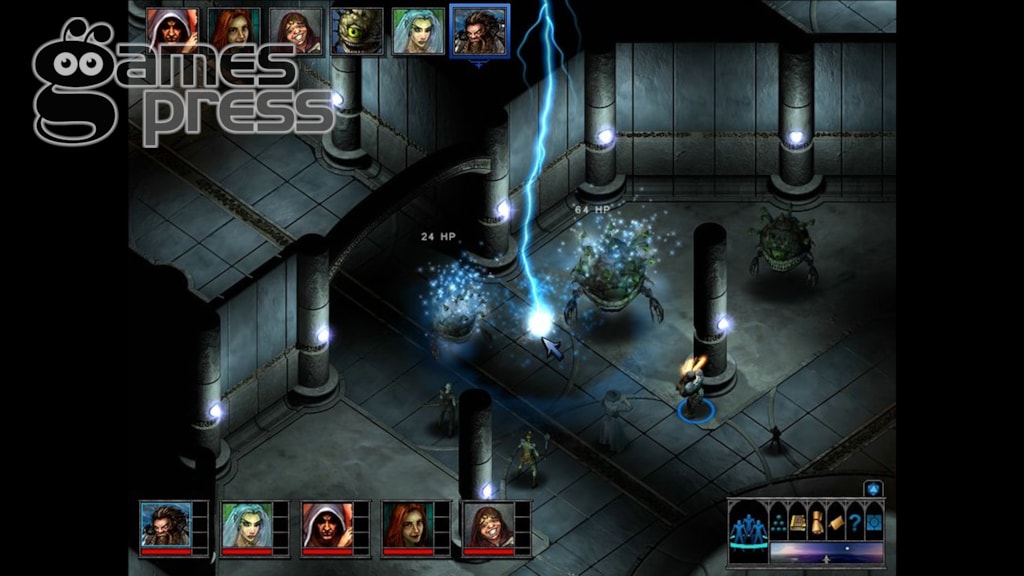Screen dimensions: 1024x576
Task: Select the bearded dwarf in the party panel
Action: (x=166, y=525)
